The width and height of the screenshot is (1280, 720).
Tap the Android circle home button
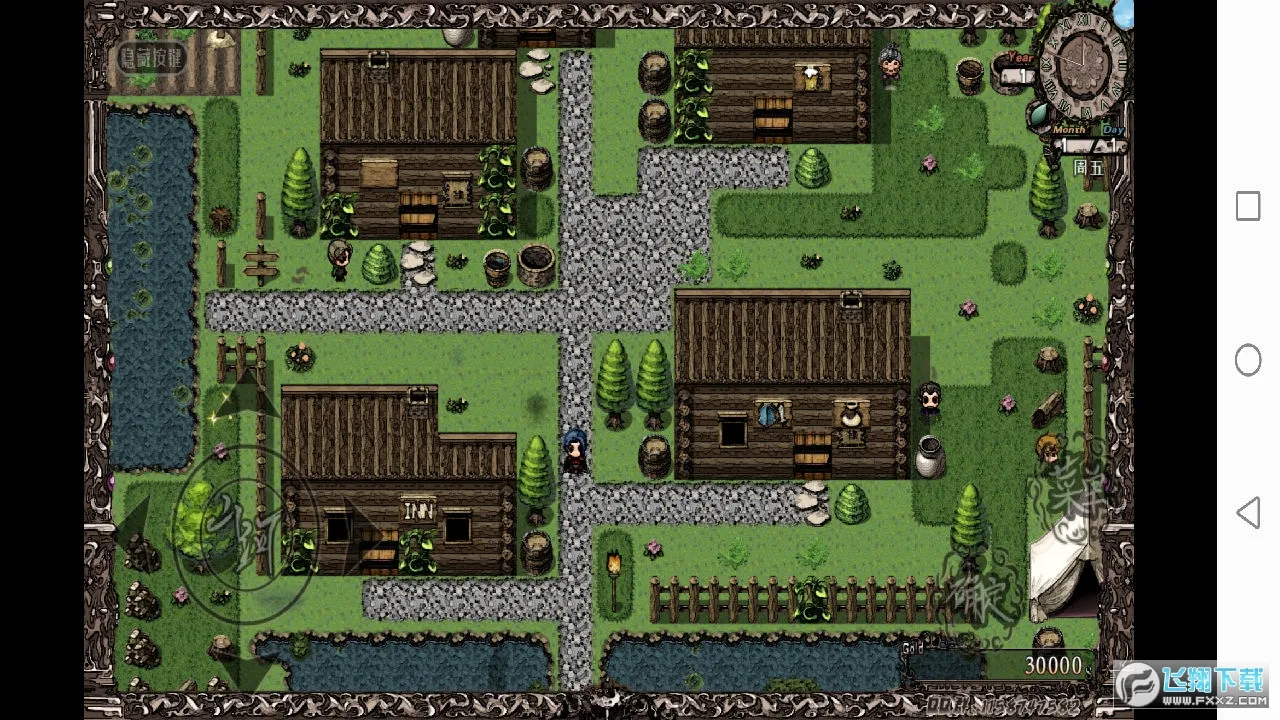pos(1247,360)
